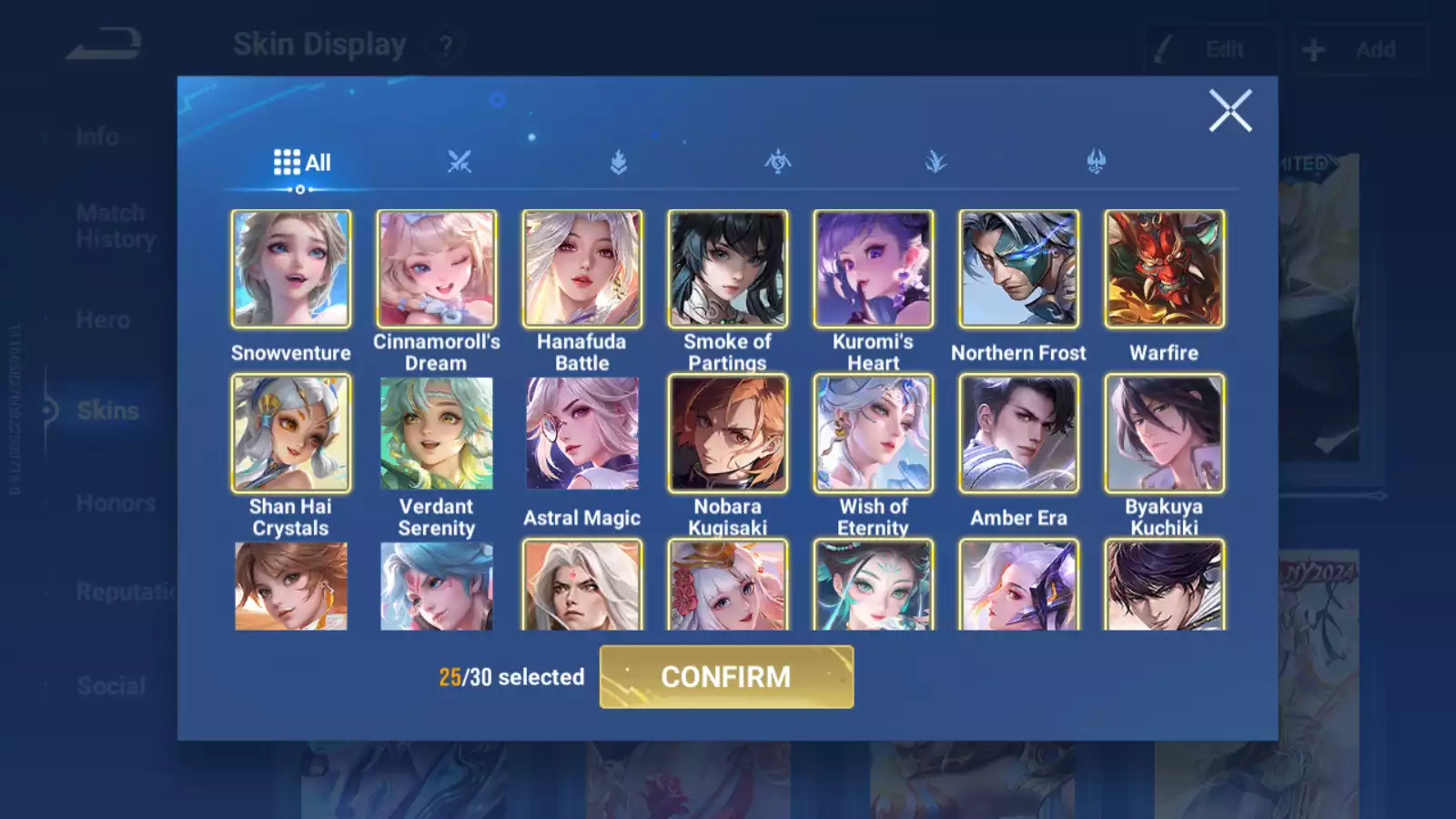Choose the Warfire skin
1456x819 pixels.
click(x=1165, y=269)
